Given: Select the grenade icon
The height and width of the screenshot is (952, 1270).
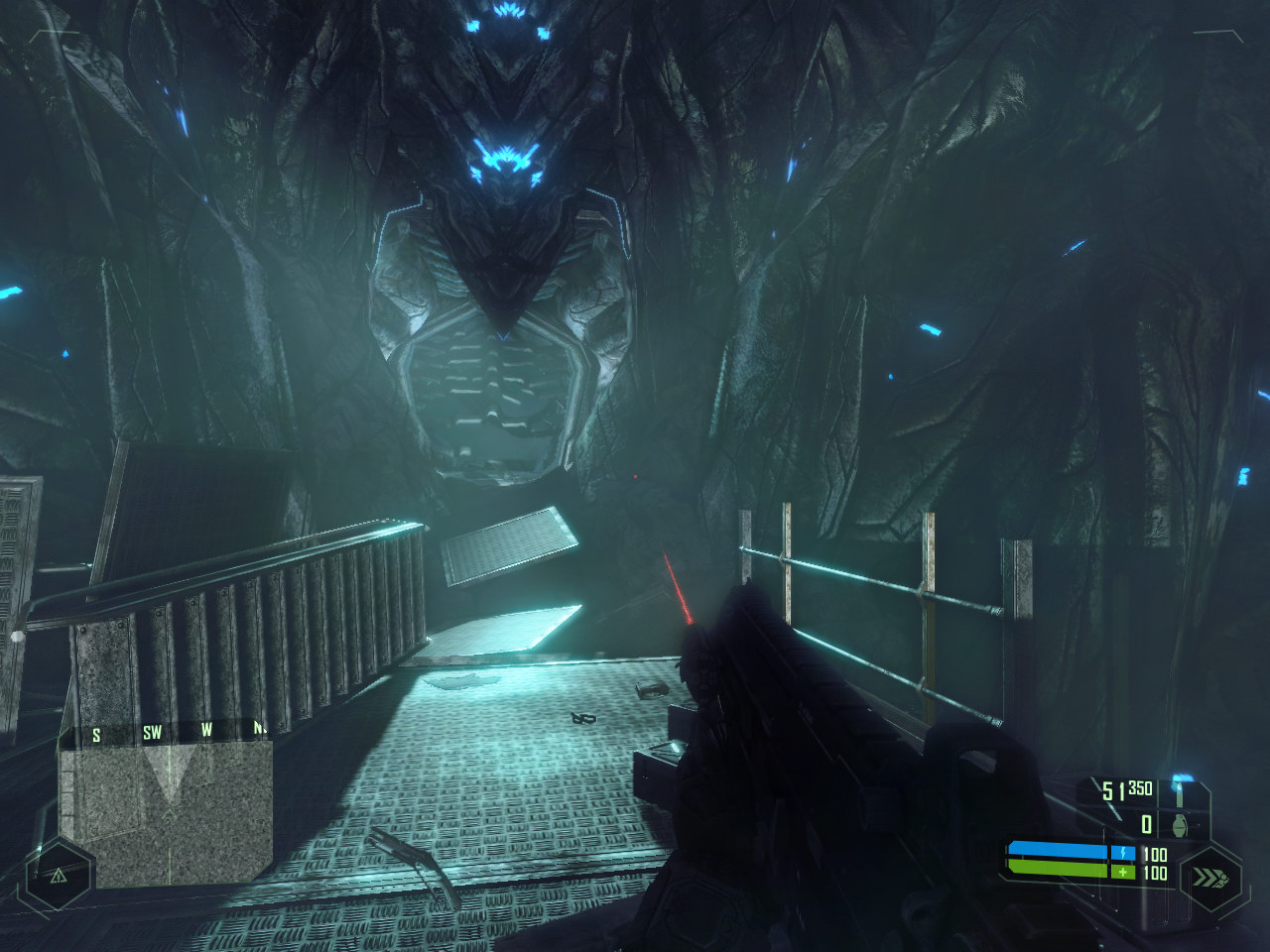Looking at the screenshot, I should 1181,825.
